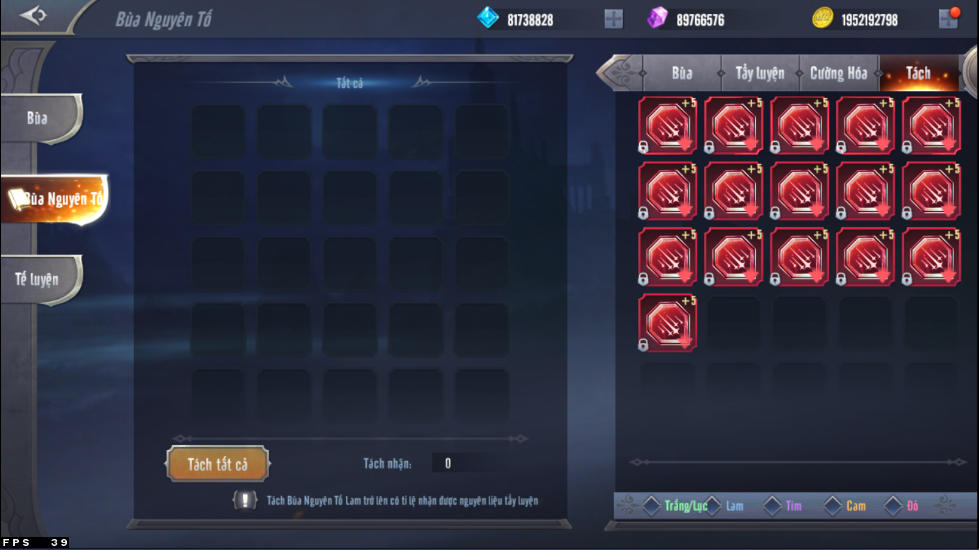The width and height of the screenshot is (979, 550).
Task: Open the Tế luyện side tab
Action: [39, 278]
